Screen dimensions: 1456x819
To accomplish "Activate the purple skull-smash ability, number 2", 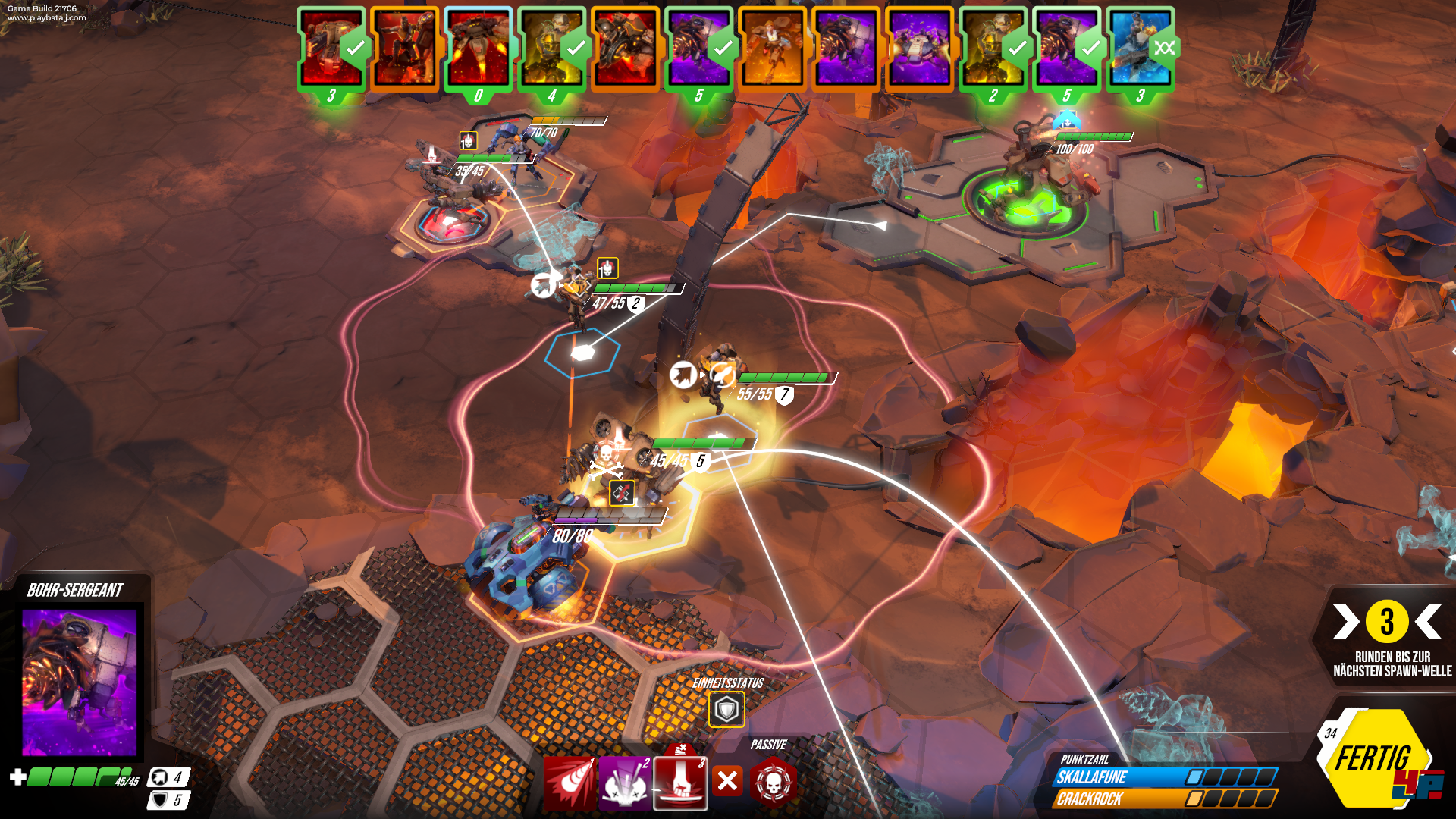I will point(625,783).
